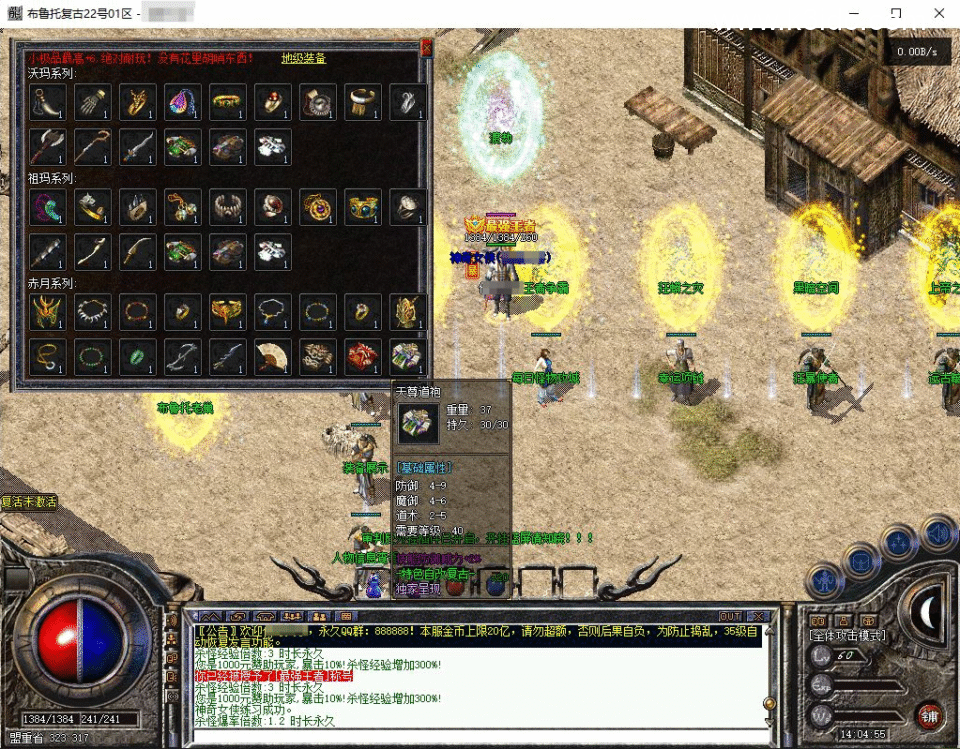Open the red 铺 shop button
Screen dimensions: 960x749
click(x=929, y=716)
